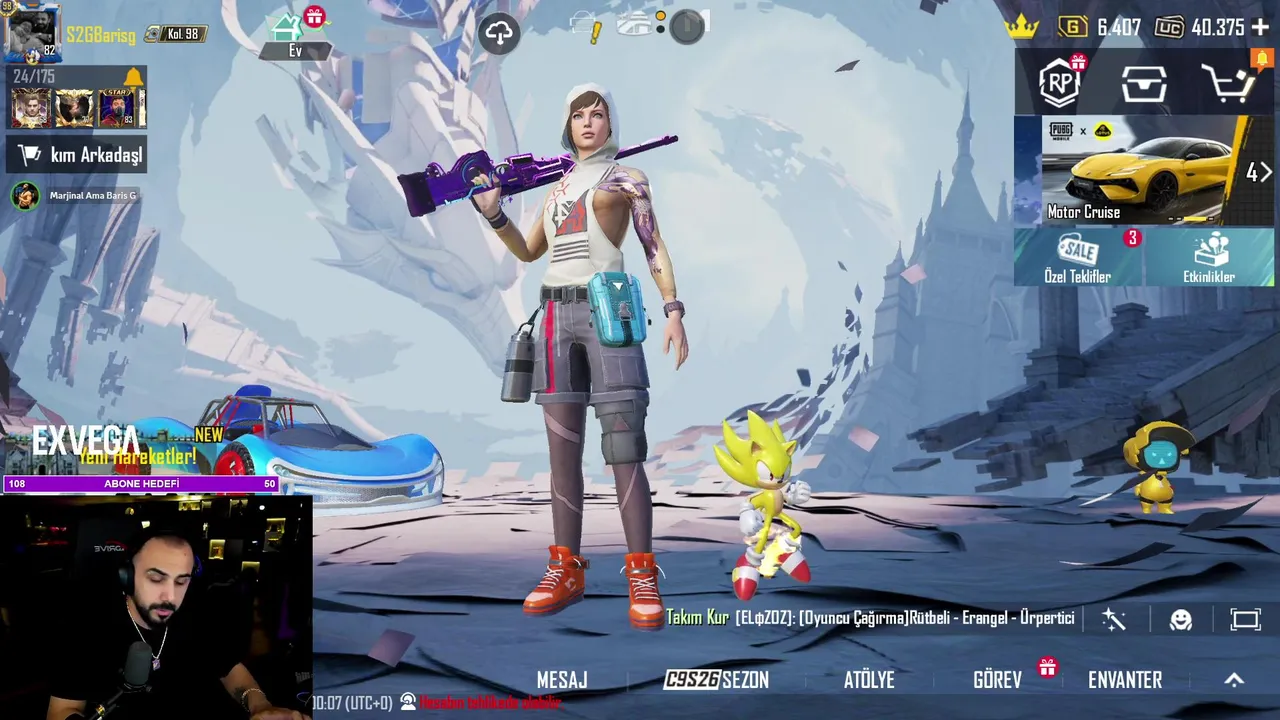This screenshot has width=1280, height=720.
Task: Open the supply crate icon
Action: [x=1144, y=84]
